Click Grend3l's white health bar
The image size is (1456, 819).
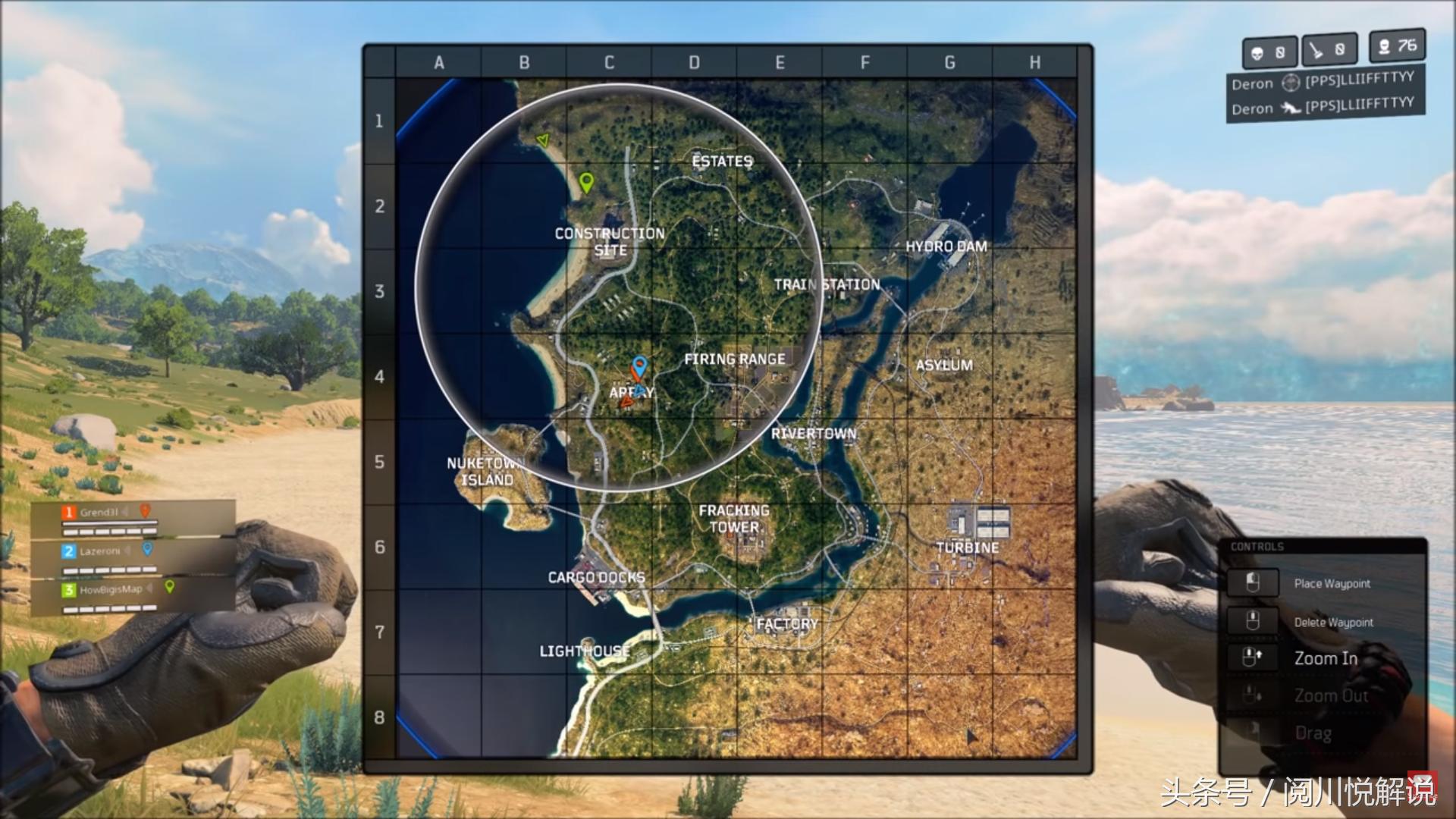coord(110,524)
